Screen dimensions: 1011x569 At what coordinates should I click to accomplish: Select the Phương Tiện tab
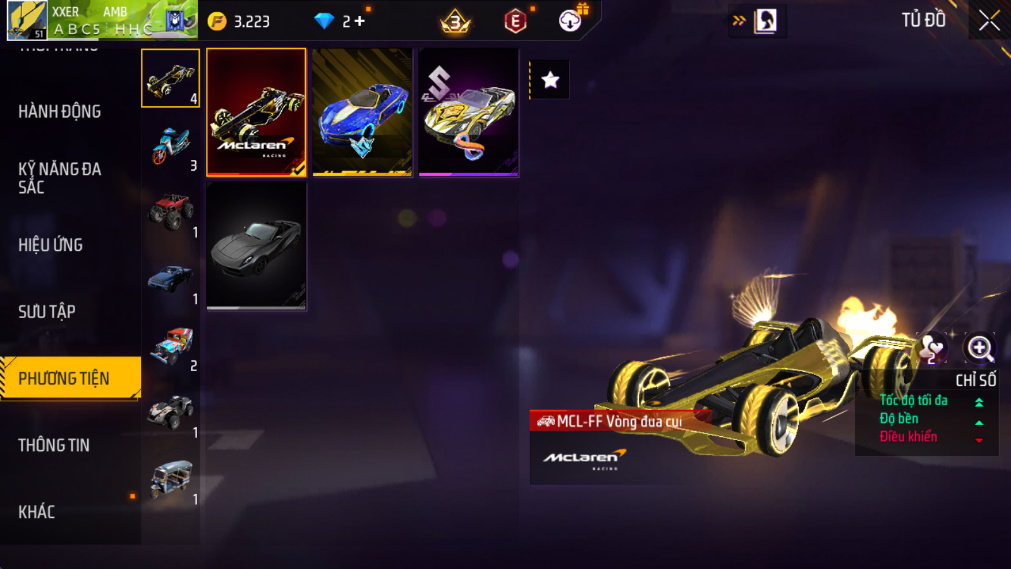click(x=65, y=379)
